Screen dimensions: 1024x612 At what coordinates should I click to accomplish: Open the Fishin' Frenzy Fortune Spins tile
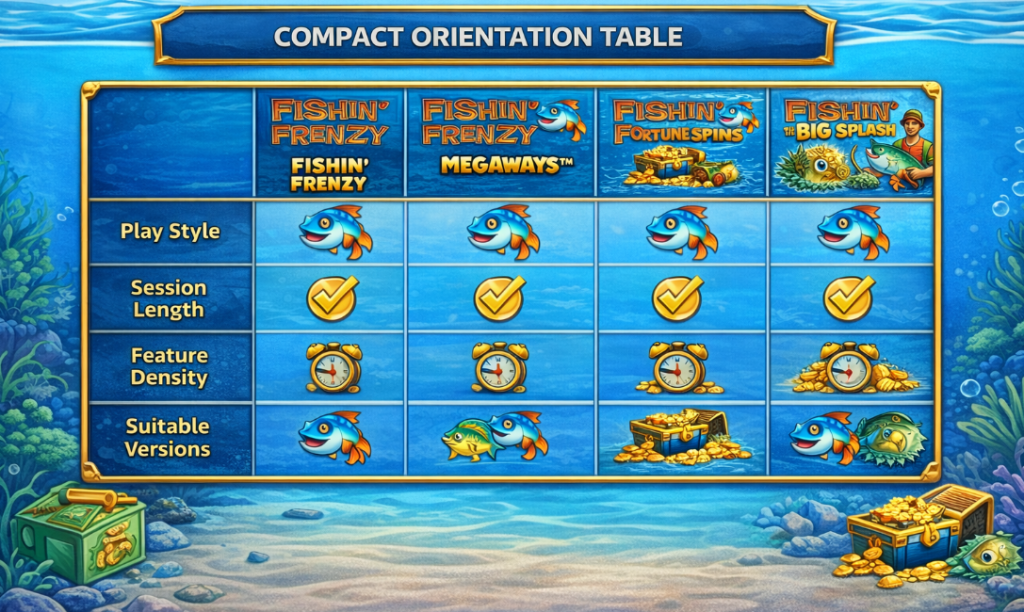[682, 142]
